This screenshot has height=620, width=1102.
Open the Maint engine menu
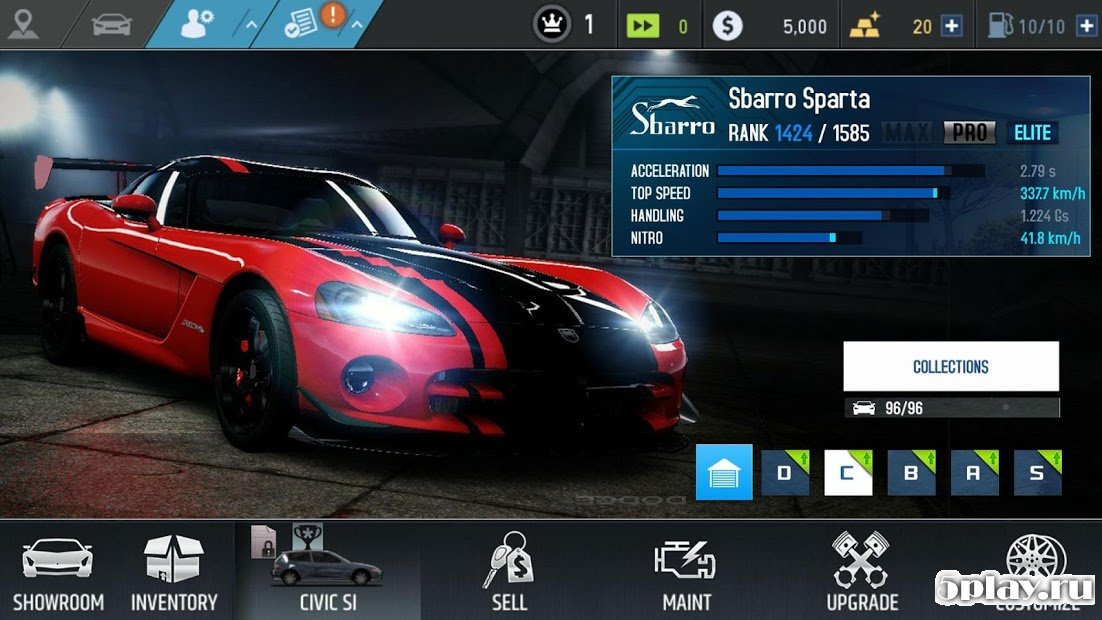[686, 571]
